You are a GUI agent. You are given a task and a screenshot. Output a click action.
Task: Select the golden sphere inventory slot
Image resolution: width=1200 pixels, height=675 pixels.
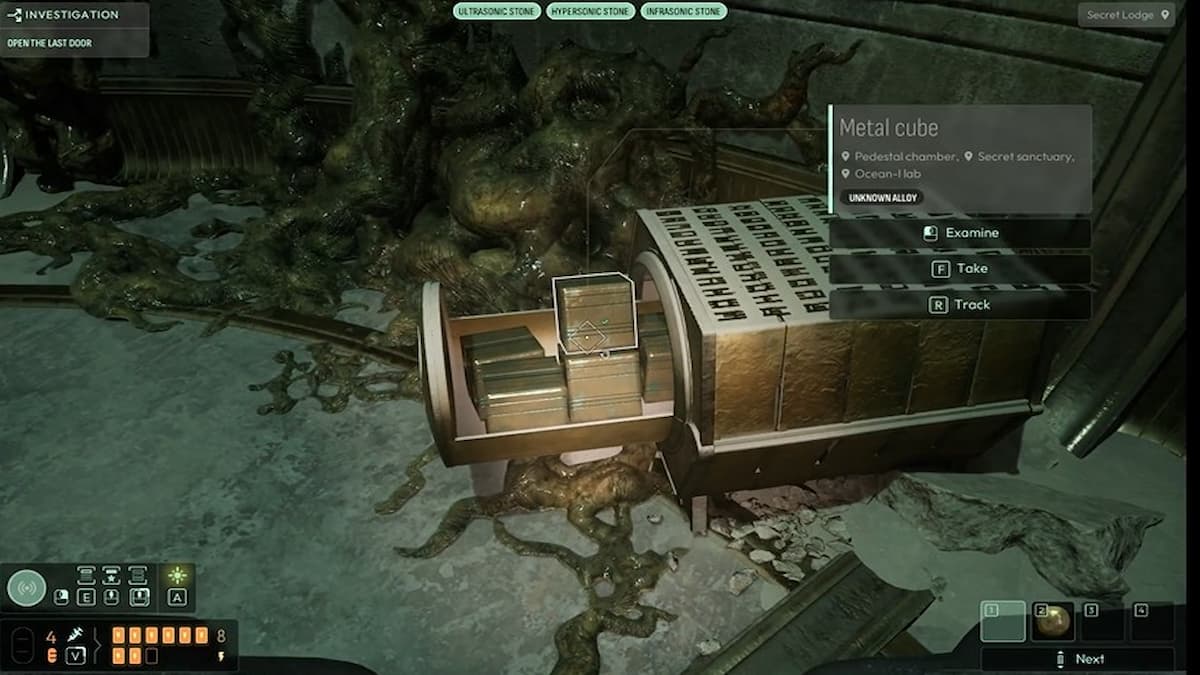[1053, 621]
